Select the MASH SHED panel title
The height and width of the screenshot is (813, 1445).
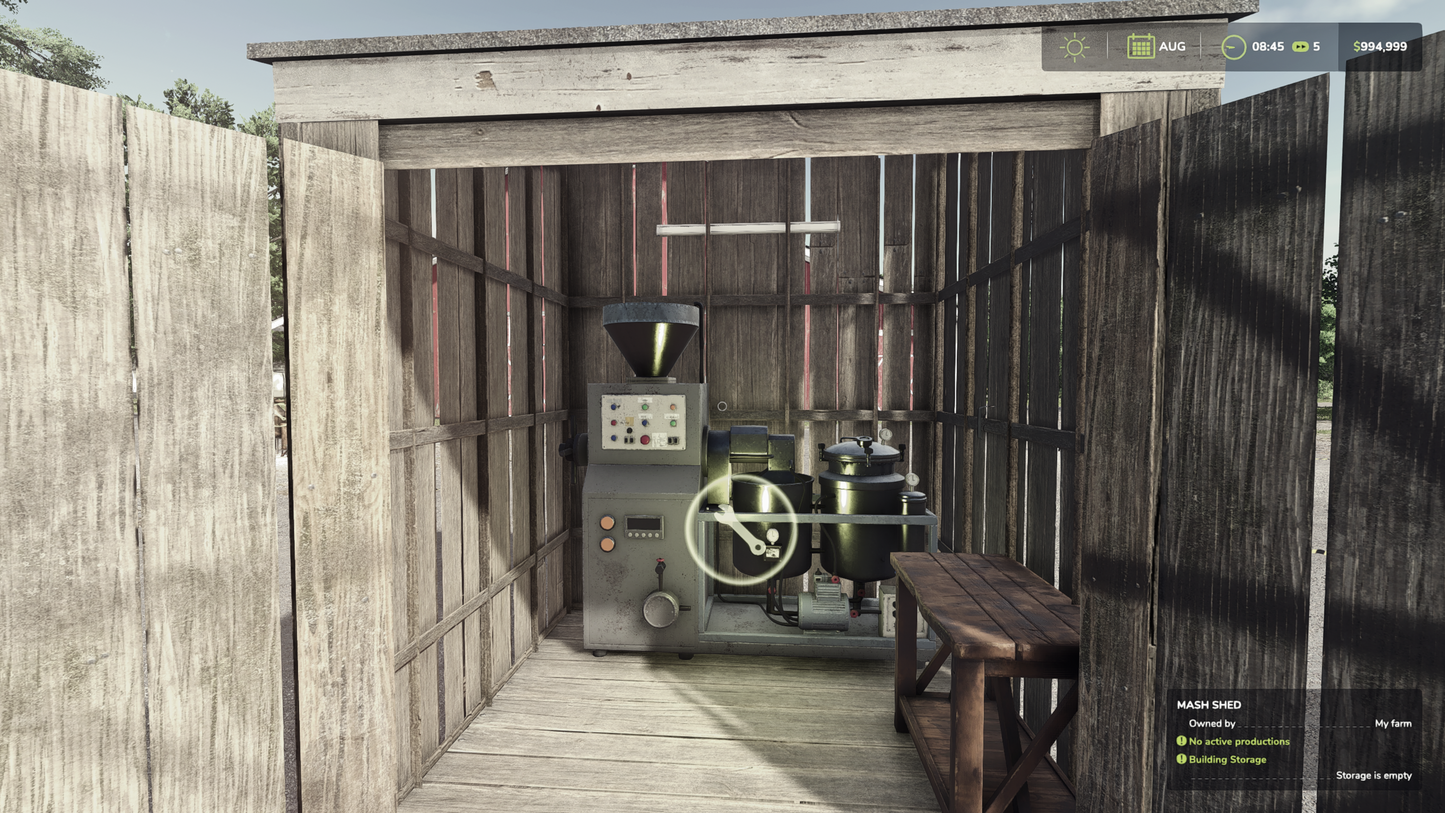click(1208, 704)
